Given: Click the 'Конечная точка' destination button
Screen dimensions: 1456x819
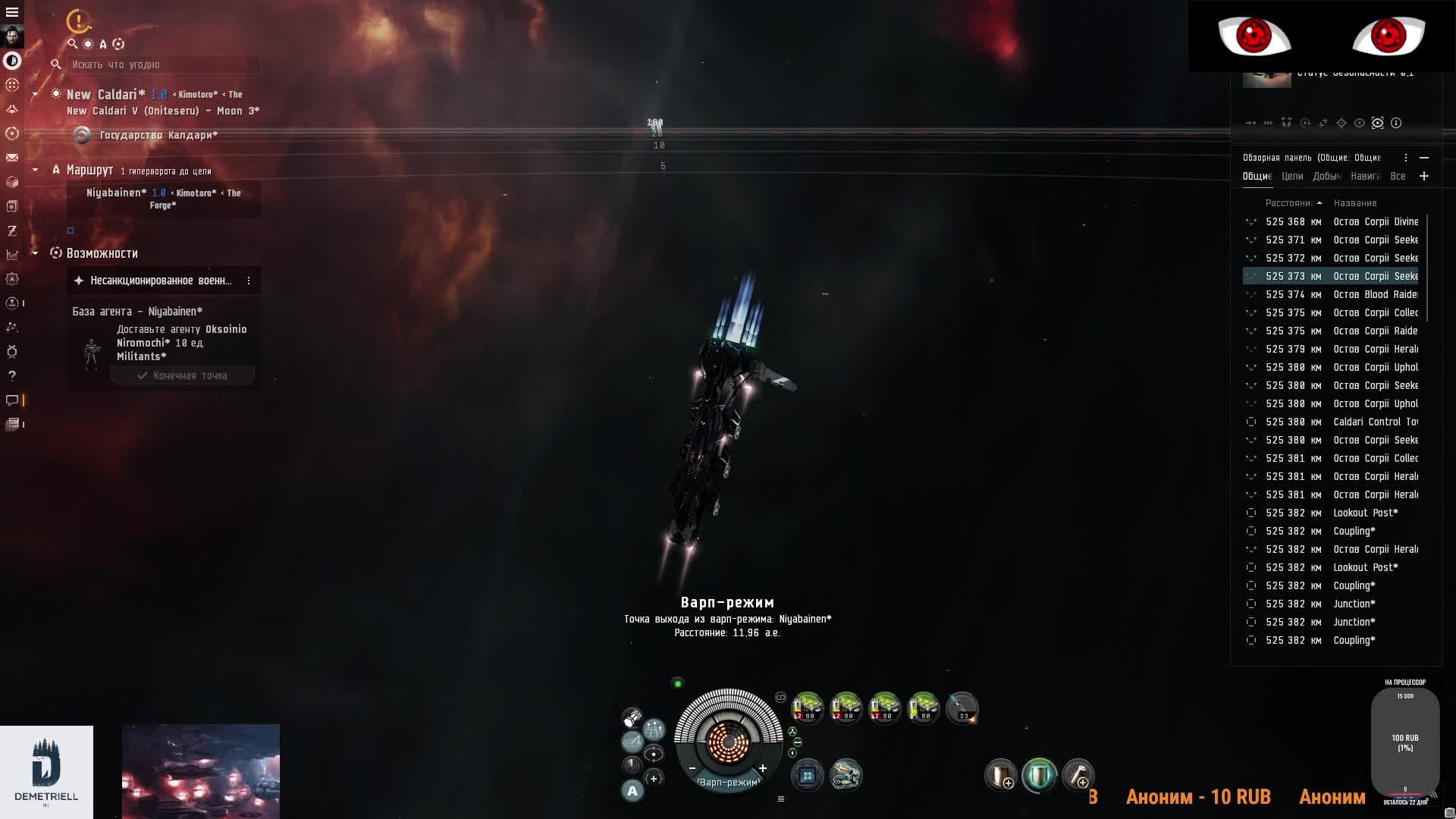Looking at the screenshot, I should [x=183, y=376].
